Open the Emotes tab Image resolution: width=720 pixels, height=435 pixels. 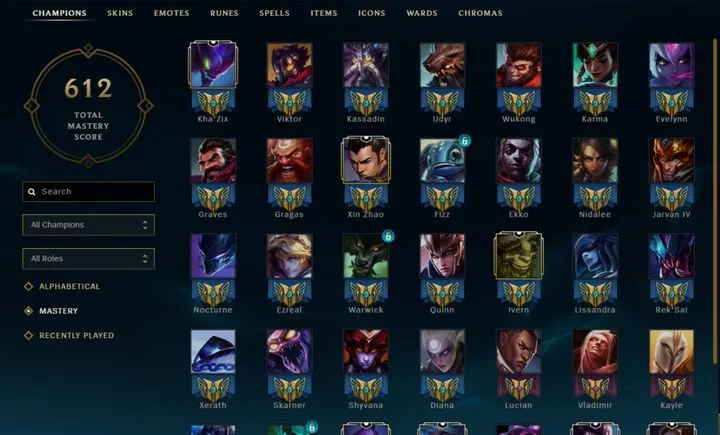tap(171, 14)
